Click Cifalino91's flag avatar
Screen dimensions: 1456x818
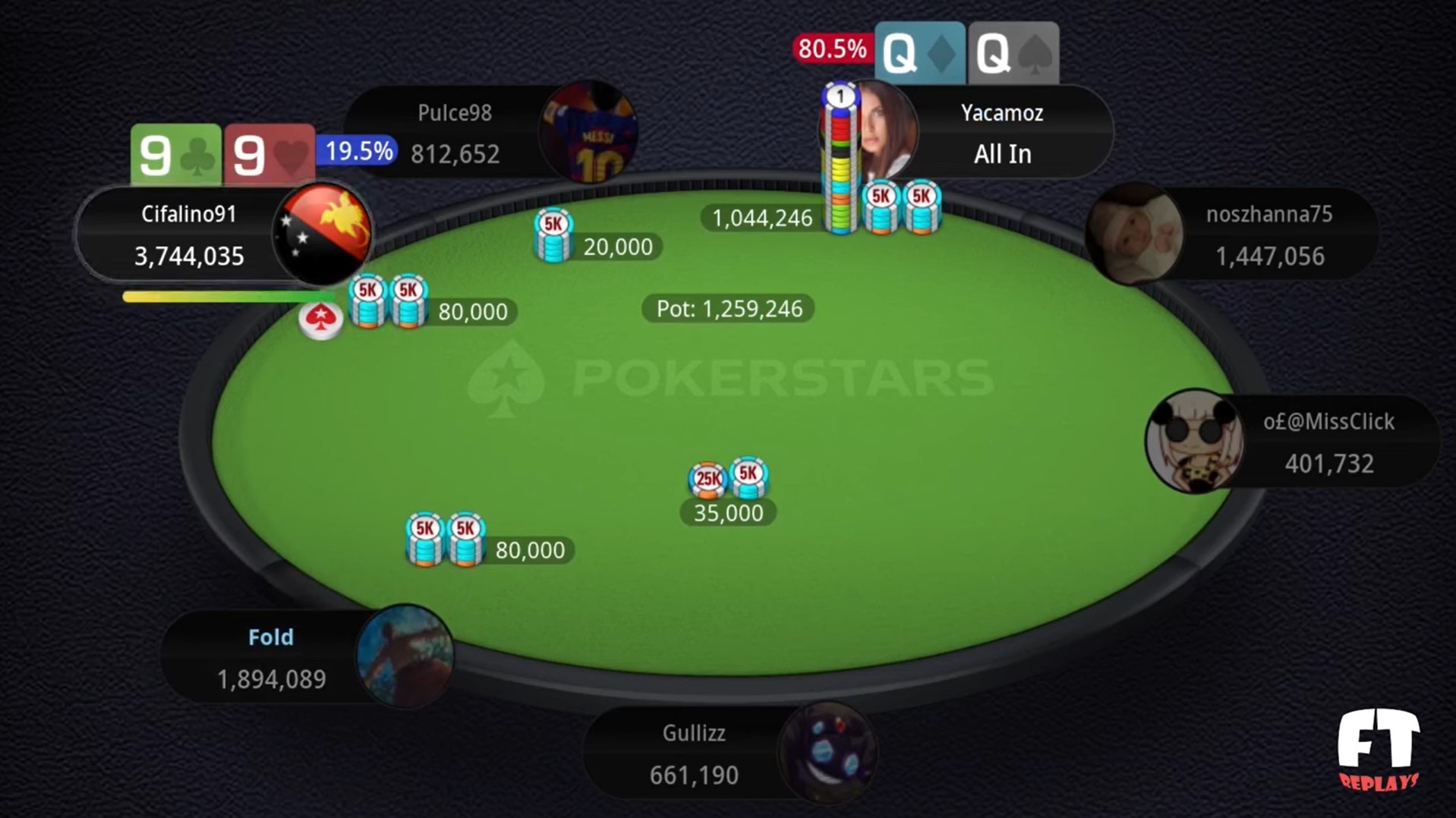323,234
